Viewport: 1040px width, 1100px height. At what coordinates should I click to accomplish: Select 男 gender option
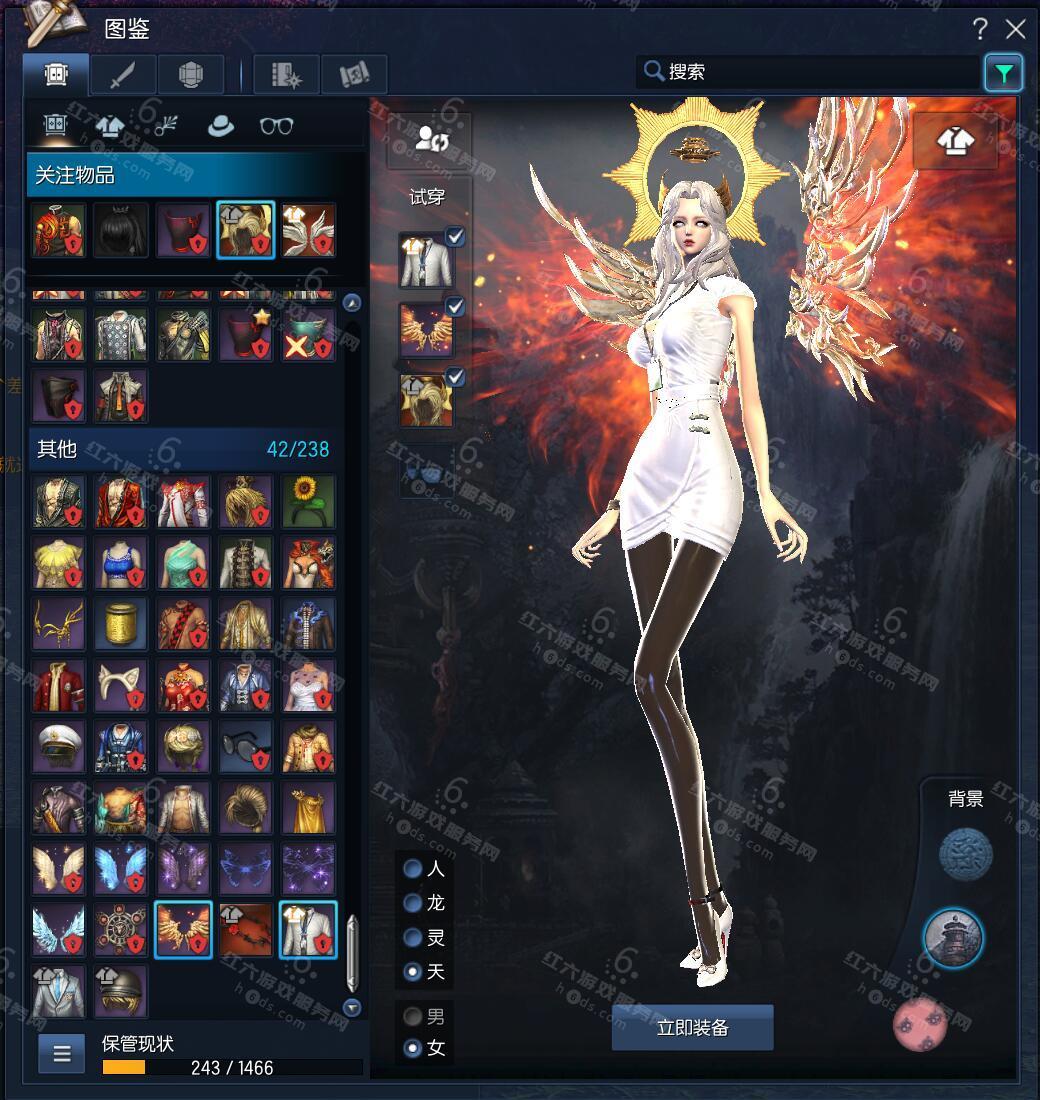point(413,1017)
